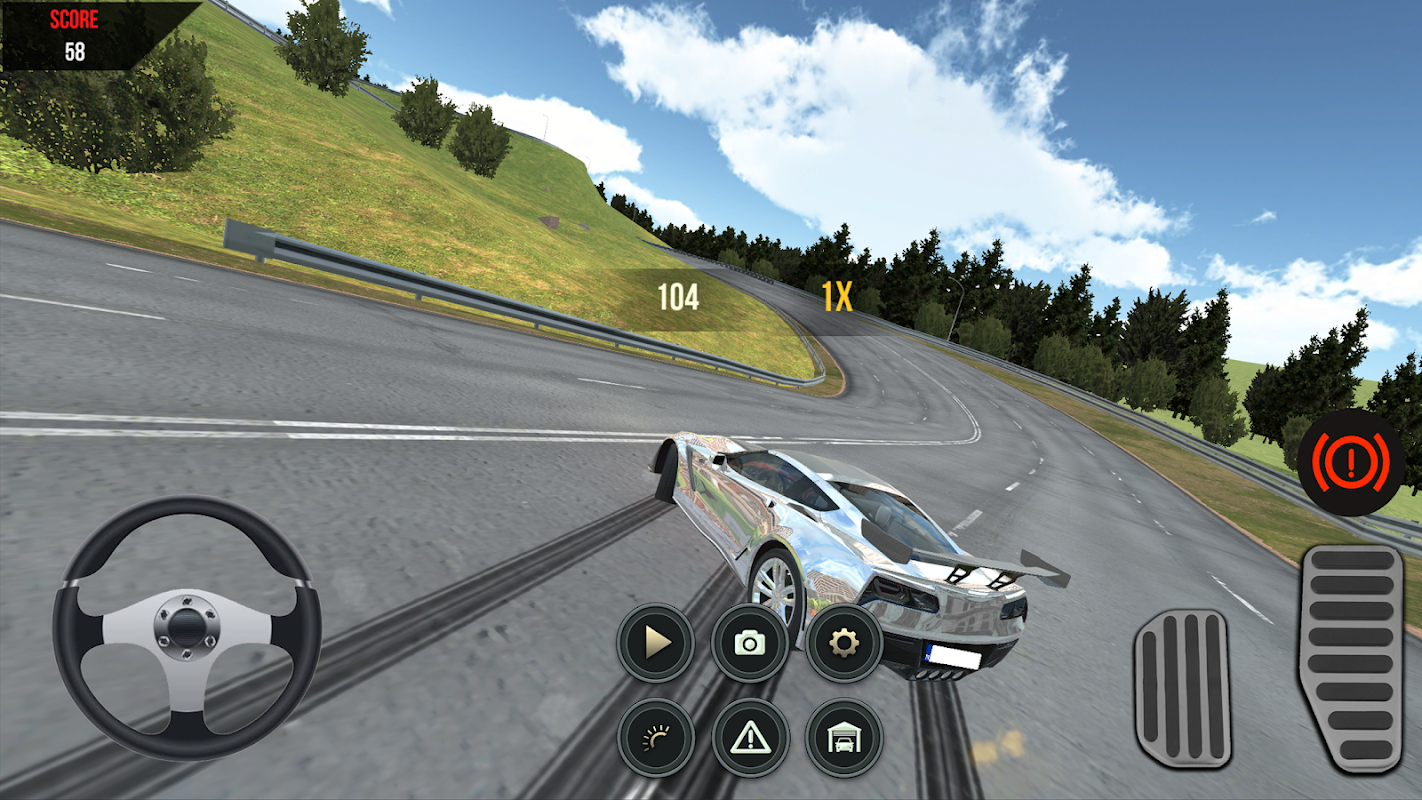Image resolution: width=1422 pixels, height=800 pixels.
Task: Hit the red handbrake button
Action: 1349,462
